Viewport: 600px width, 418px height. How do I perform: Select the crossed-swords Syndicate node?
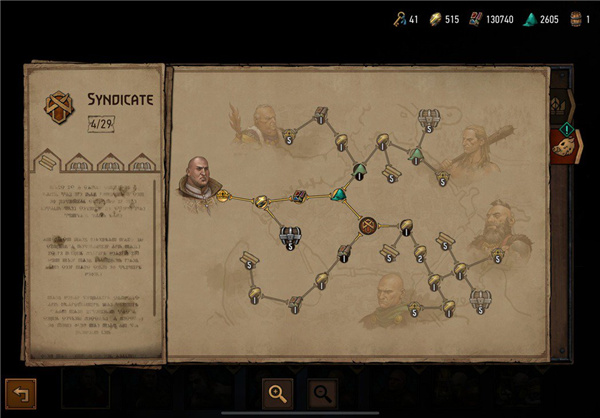coord(368,224)
